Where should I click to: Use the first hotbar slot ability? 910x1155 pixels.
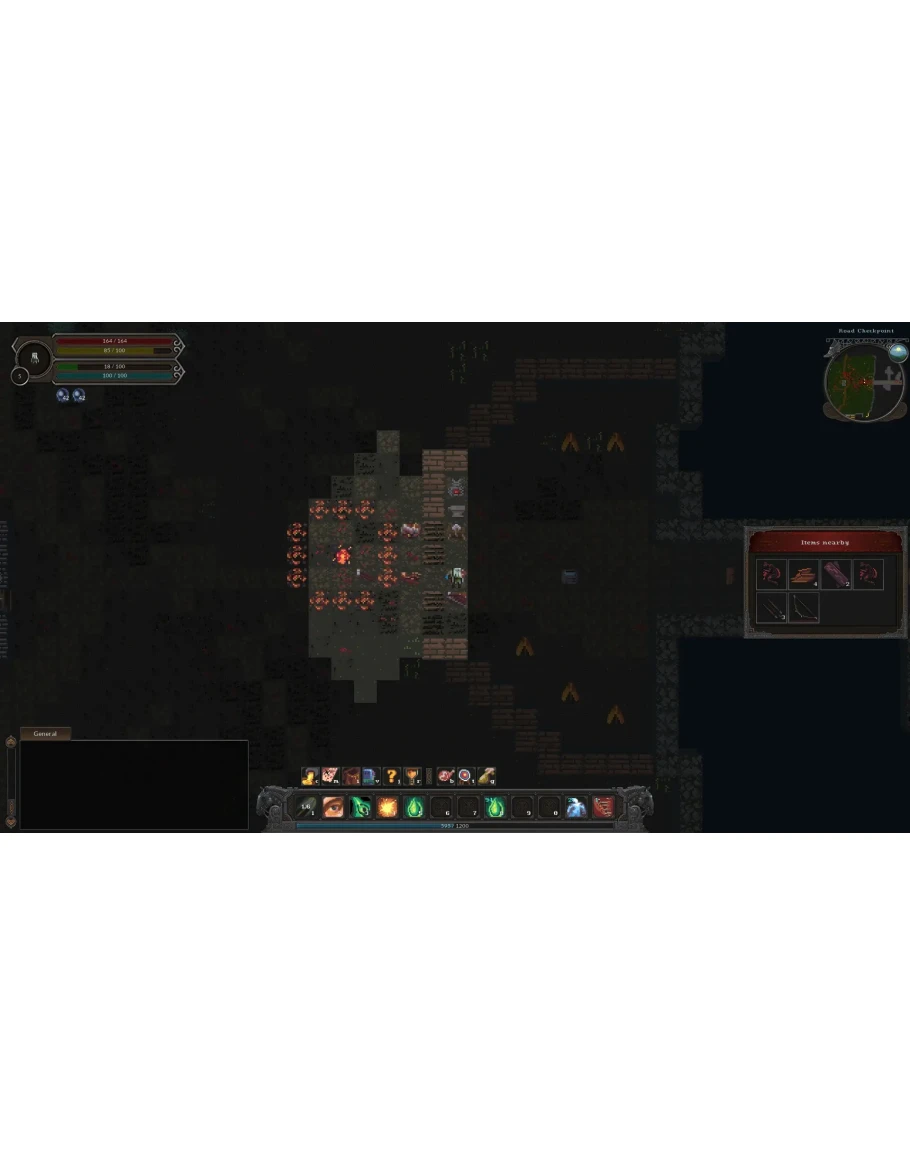click(306, 806)
